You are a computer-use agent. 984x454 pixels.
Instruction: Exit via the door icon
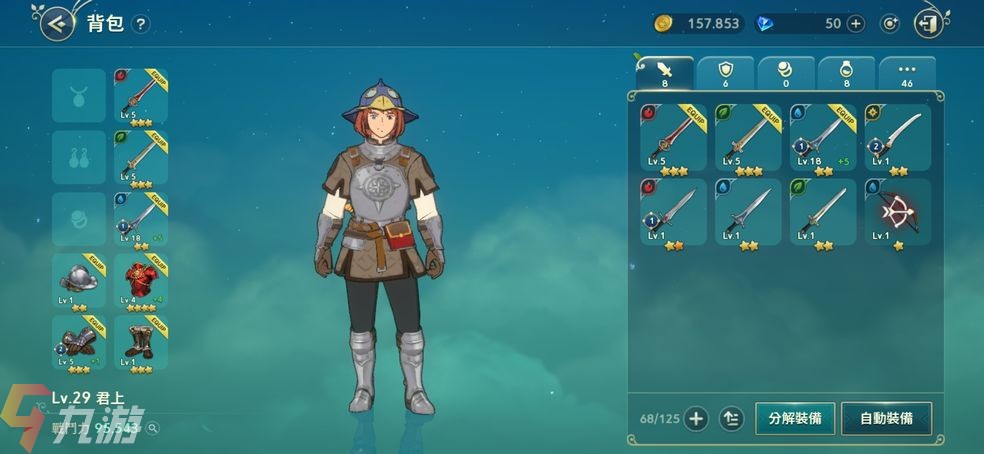[929, 23]
